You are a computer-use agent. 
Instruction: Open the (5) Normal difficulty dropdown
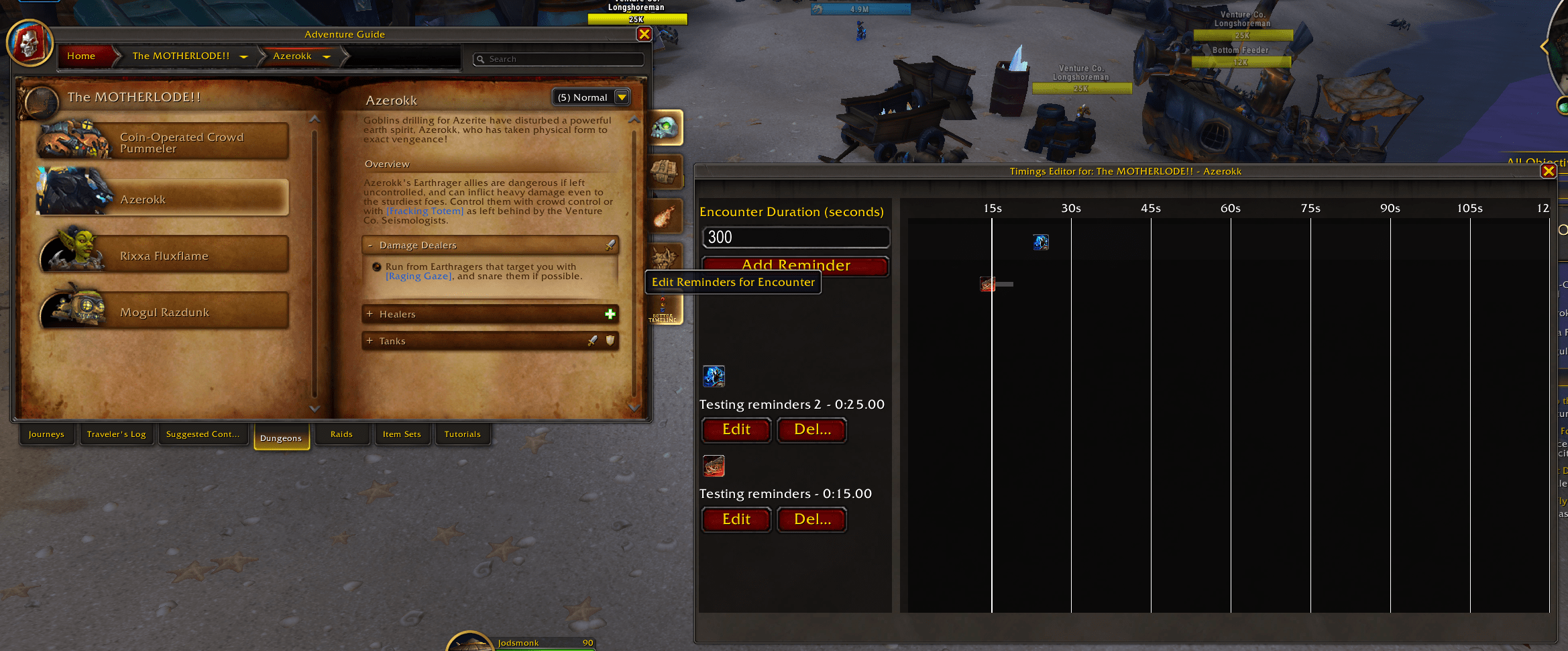622,97
